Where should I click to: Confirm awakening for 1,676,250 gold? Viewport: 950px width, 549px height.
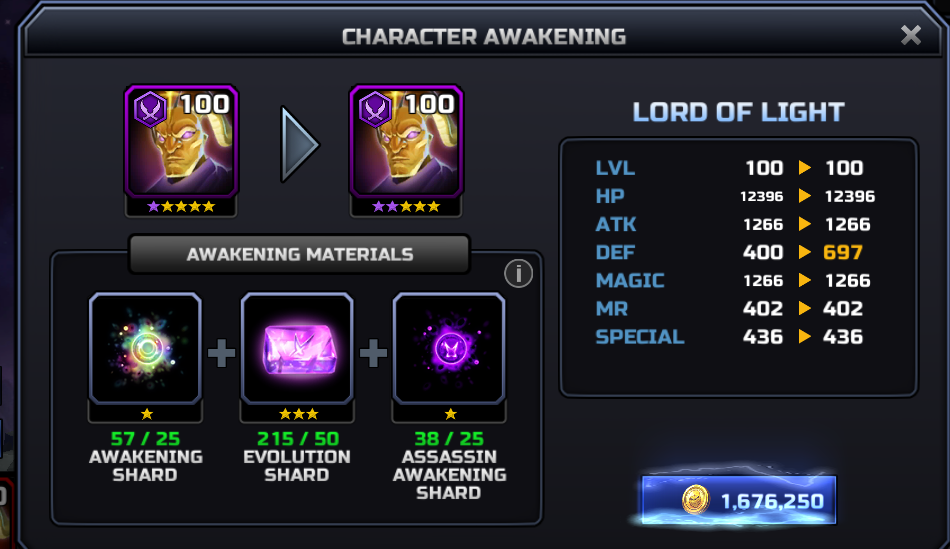[x=739, y=500]
